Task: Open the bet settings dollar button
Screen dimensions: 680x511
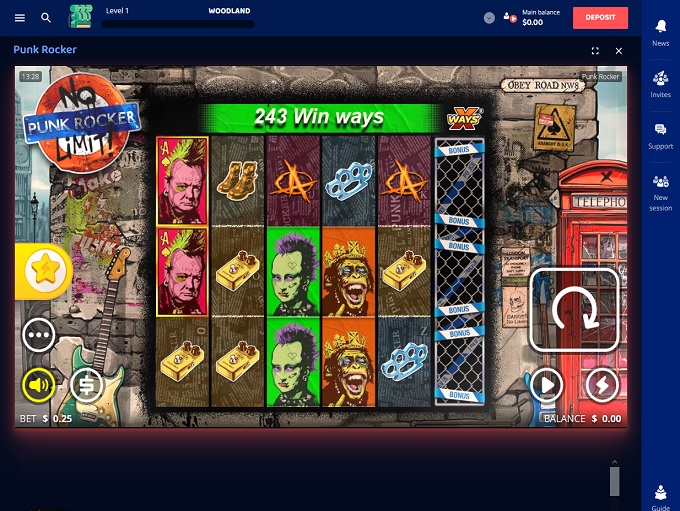Action: 87,385
